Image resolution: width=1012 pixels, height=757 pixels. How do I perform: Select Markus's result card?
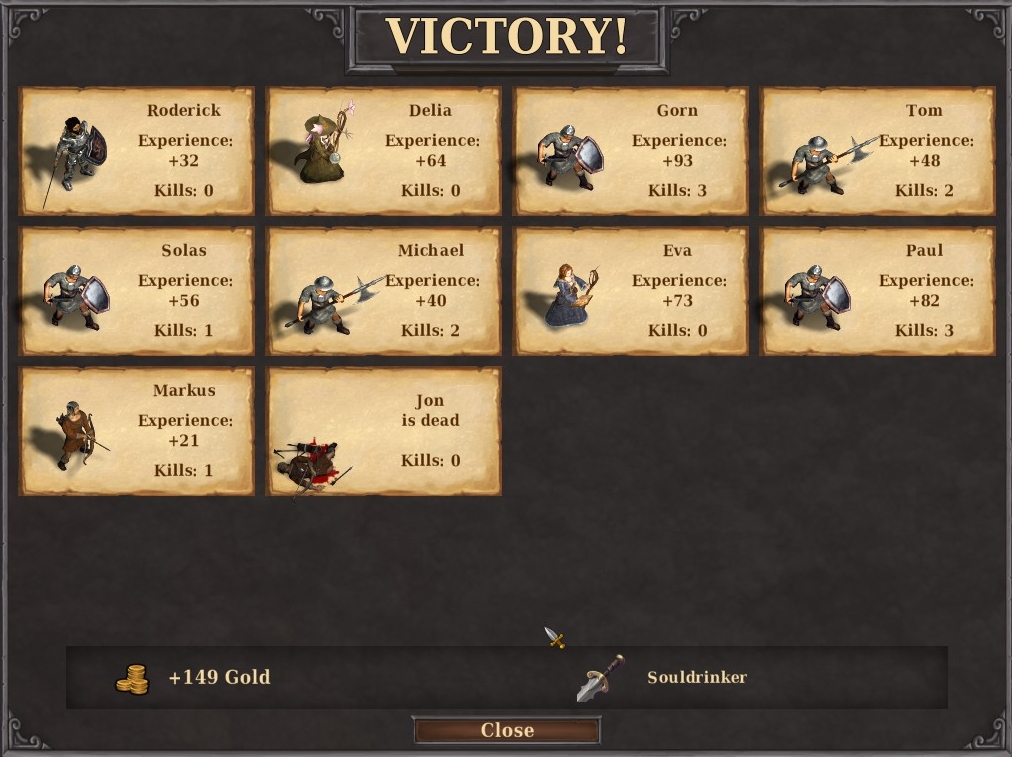(x=137, y=431)
